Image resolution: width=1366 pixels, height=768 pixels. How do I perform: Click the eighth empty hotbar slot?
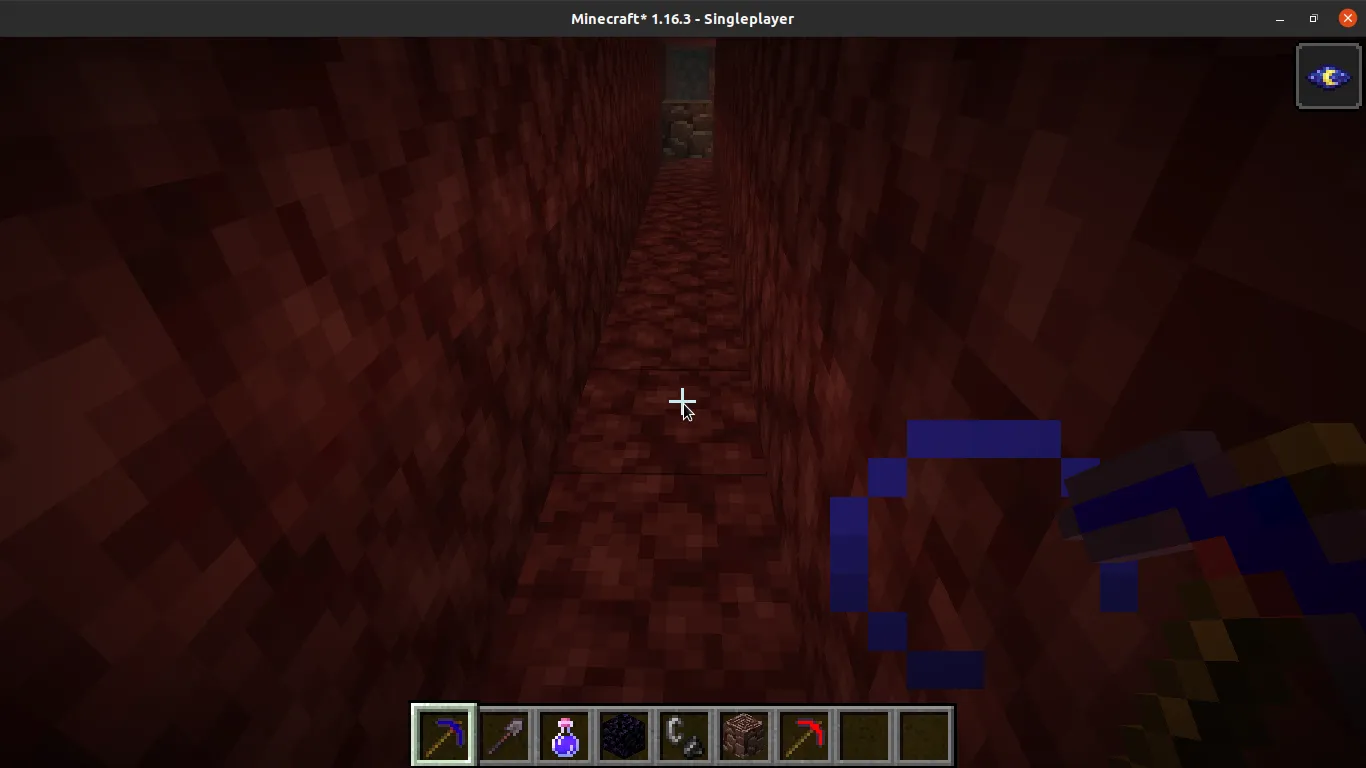pos(864,735)
